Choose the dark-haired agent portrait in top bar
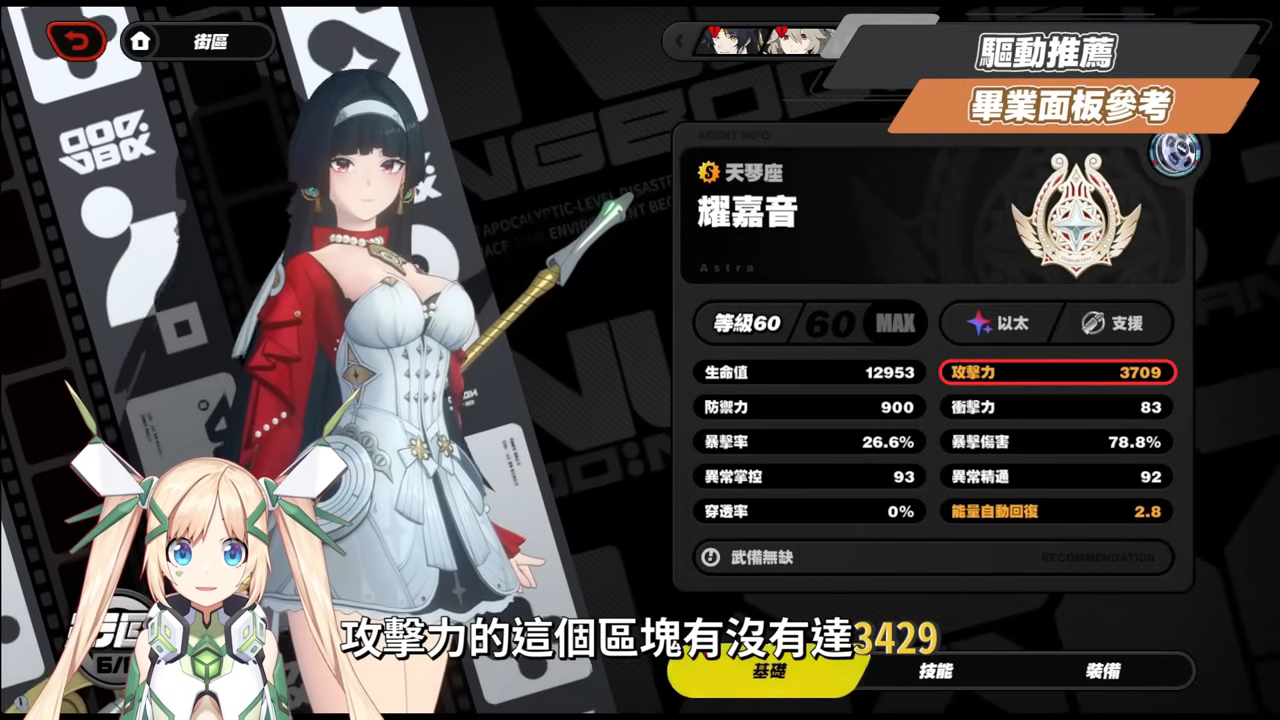 [x=725, y=41]
